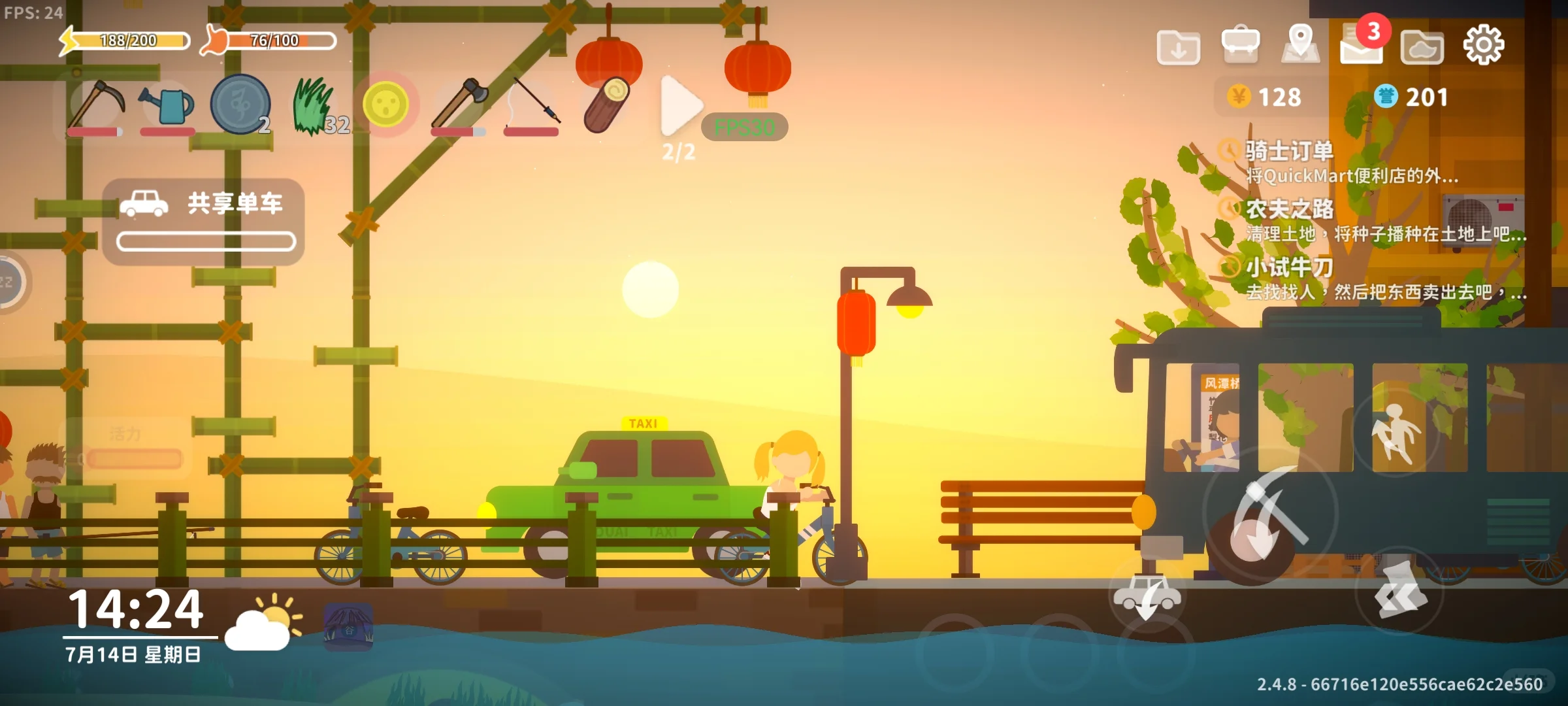Select the pickaxe in the hotbar
Image resolution: width=1568 pixels, height=706 pixels.
coord(97,105)
